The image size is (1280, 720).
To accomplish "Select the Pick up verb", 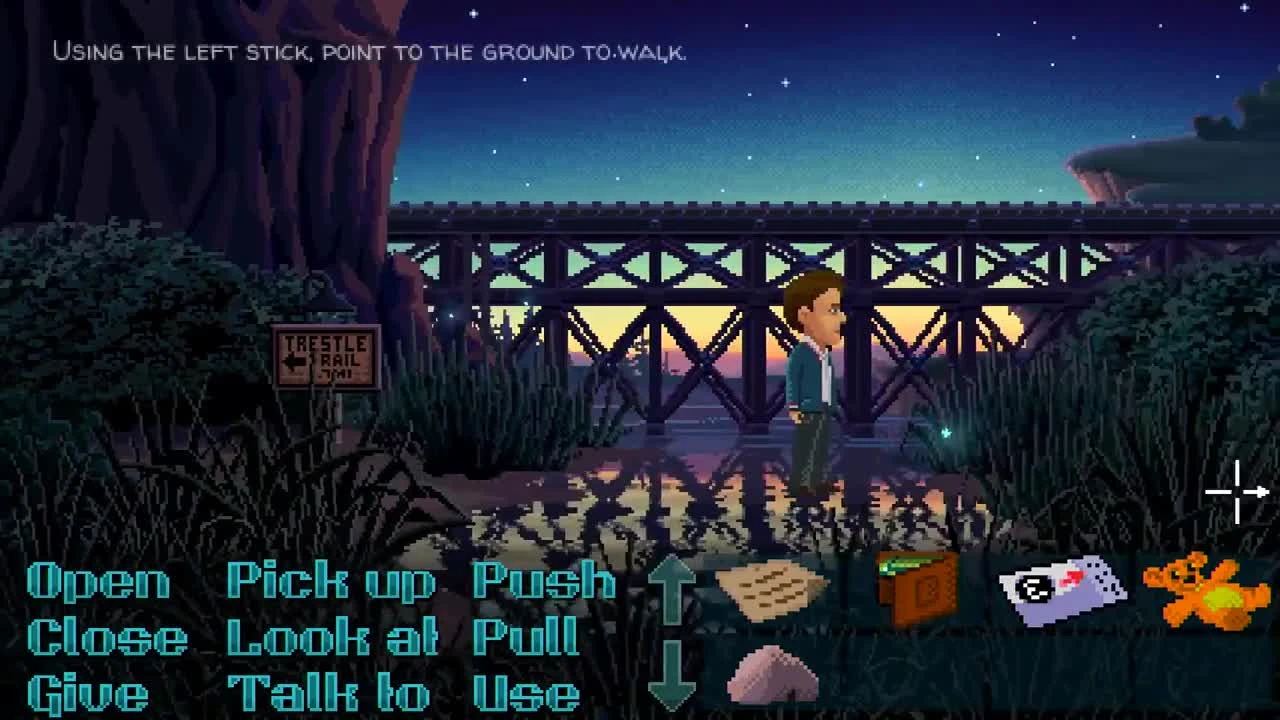I will point(330,580).
